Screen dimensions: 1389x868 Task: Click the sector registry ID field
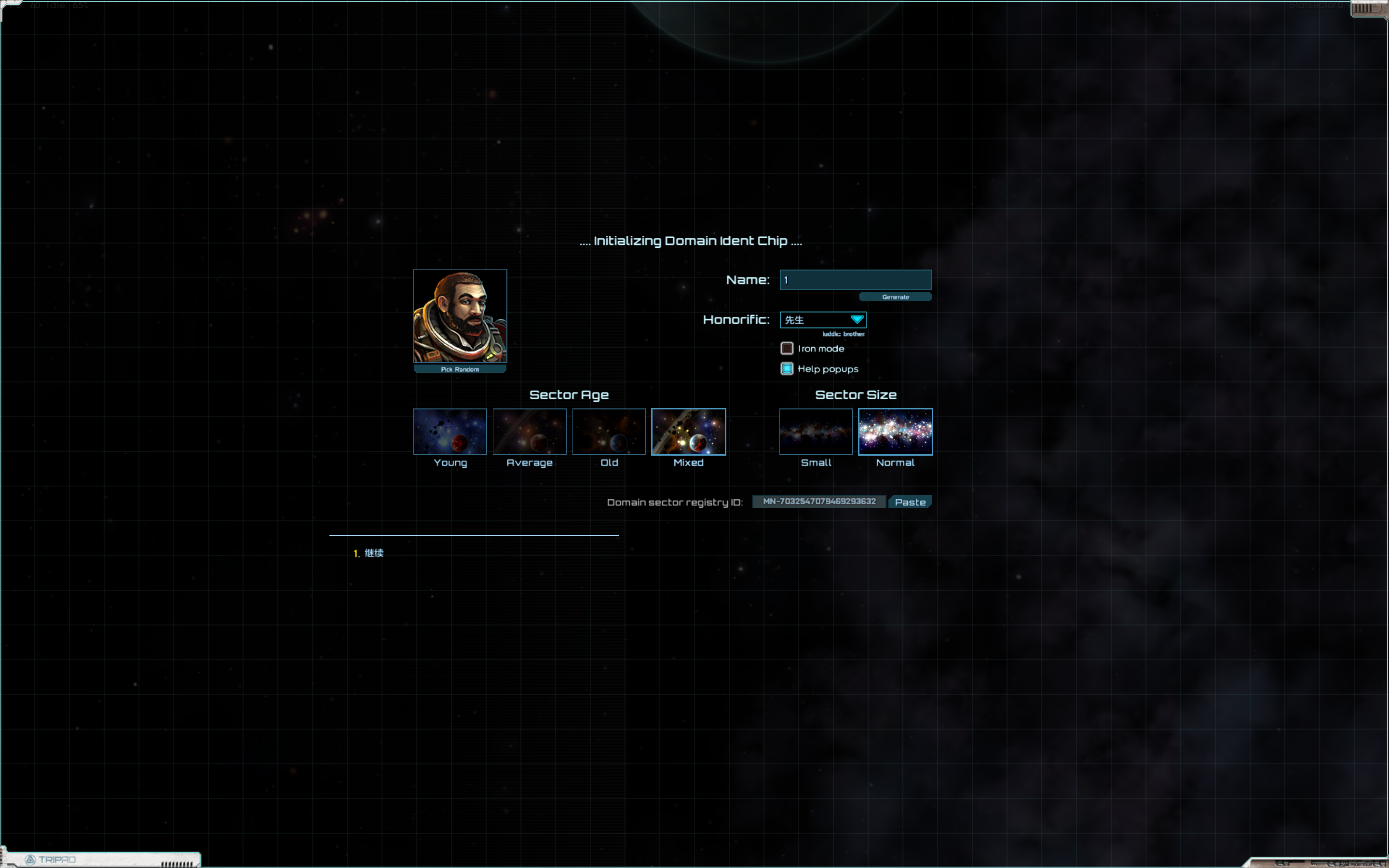819,502
